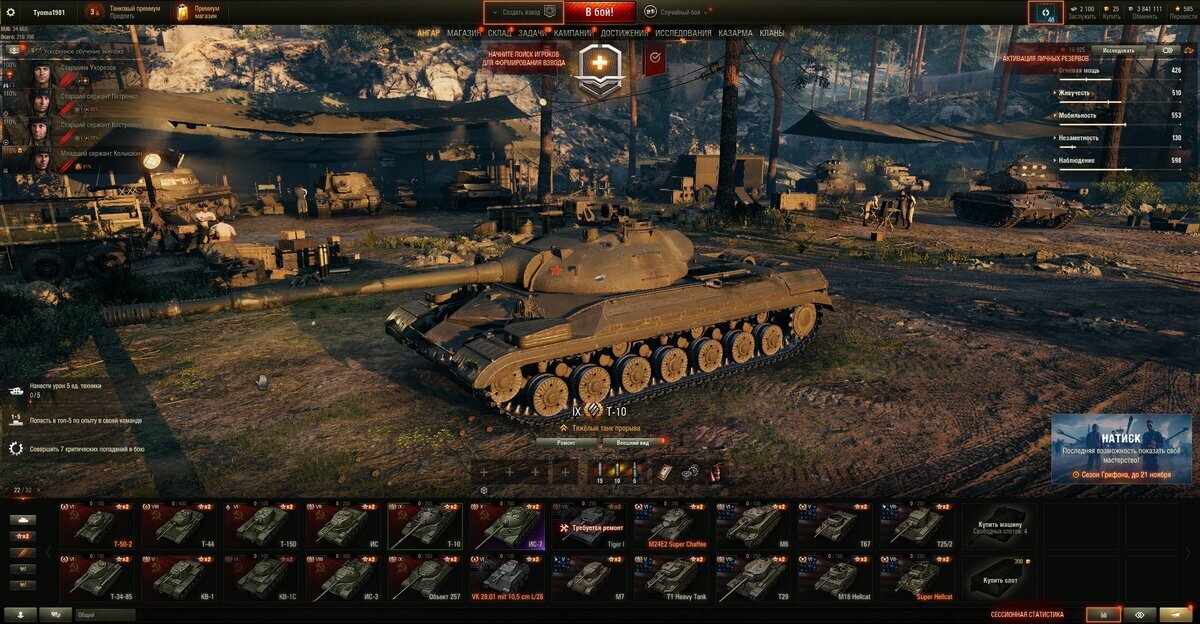The width and height of the screenshot is (1200, 624).
Task: Choose the M18 Hellcat tank
Action: [835, 577]
